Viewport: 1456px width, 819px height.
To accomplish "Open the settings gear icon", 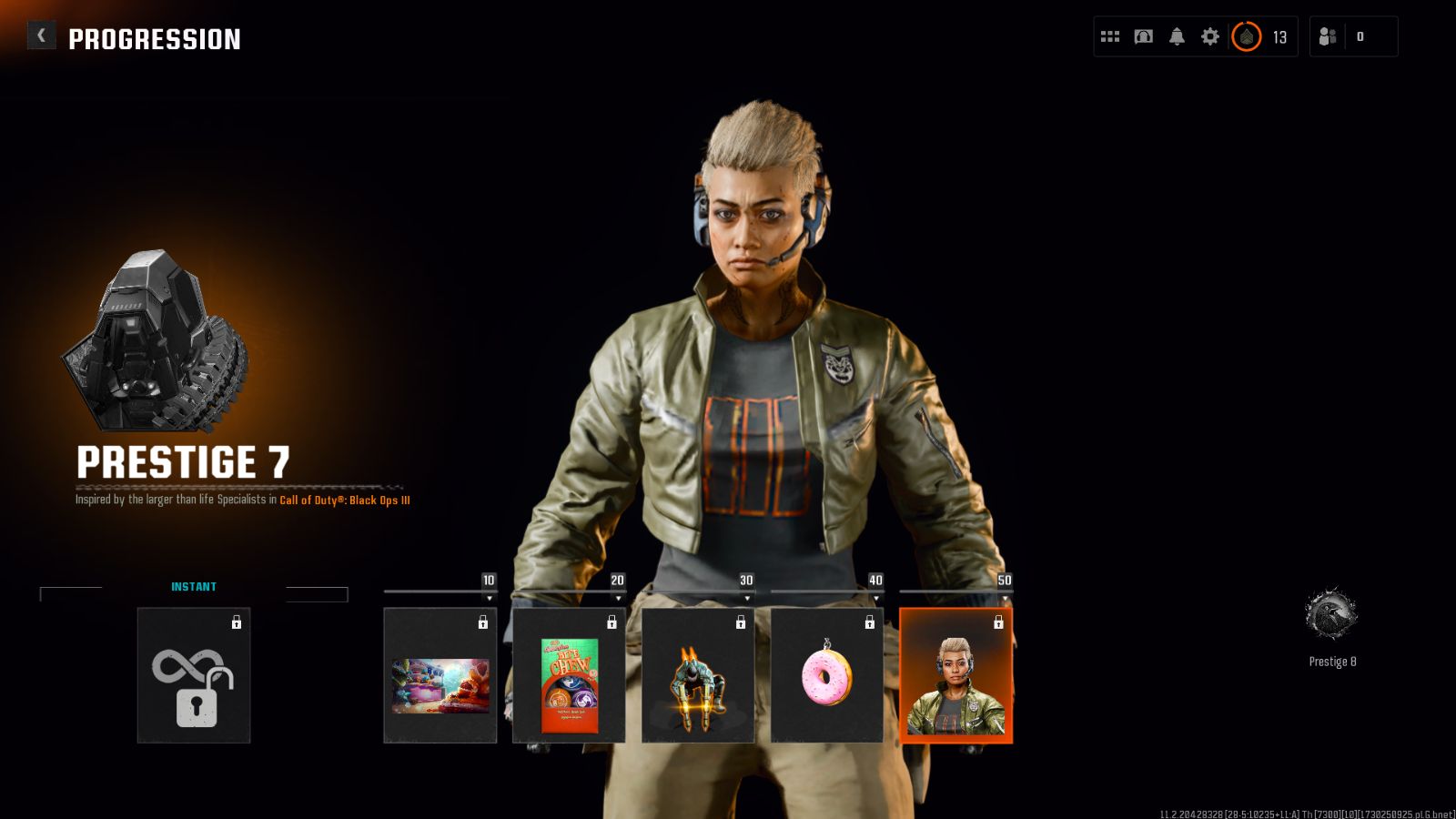I will 1209,36.
